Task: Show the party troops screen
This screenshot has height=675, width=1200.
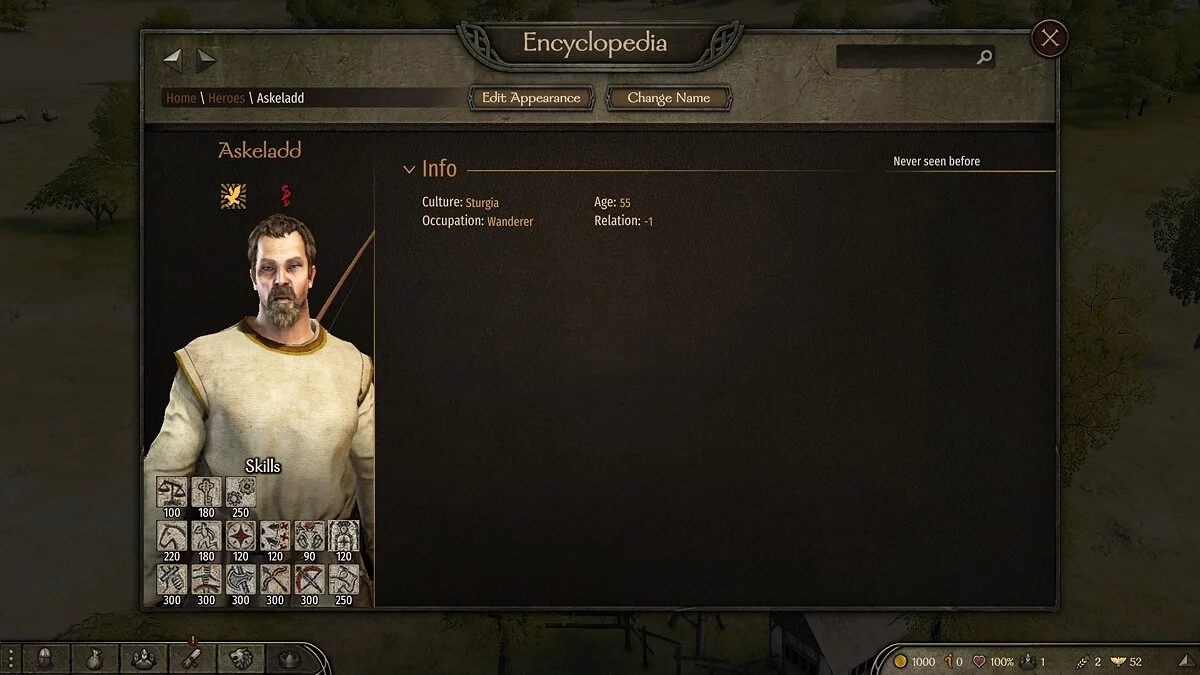Action: pos(143,659)
